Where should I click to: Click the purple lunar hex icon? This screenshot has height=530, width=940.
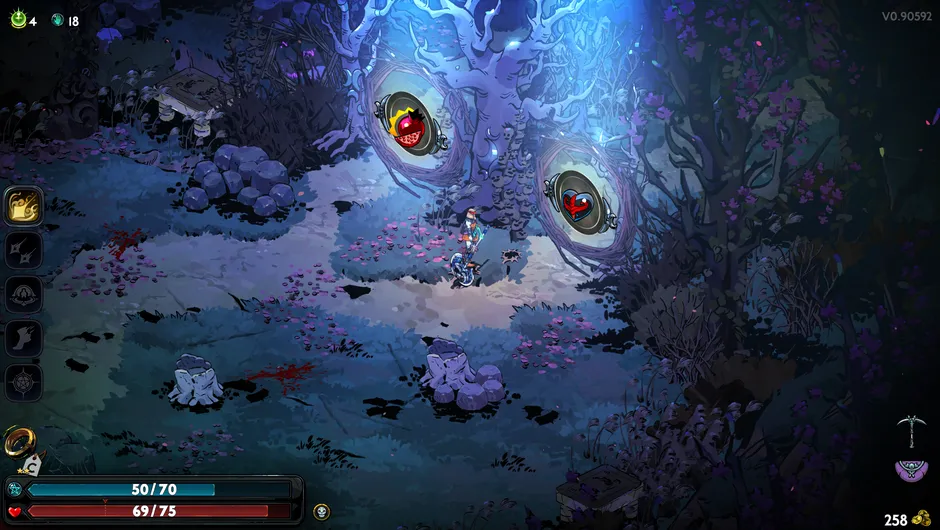tap(910, 468)
